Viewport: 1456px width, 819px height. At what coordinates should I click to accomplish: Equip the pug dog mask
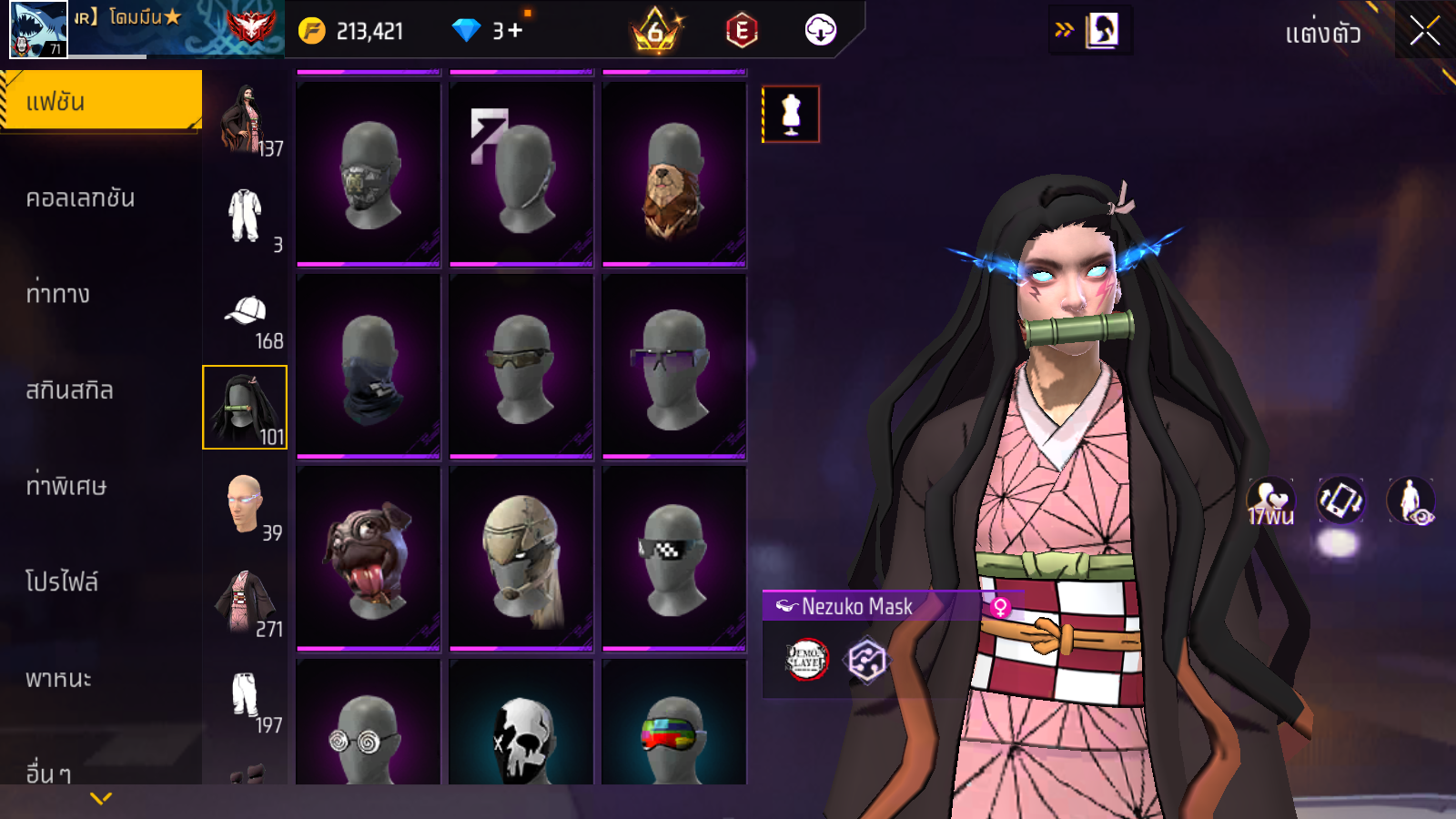click(369, 559)
